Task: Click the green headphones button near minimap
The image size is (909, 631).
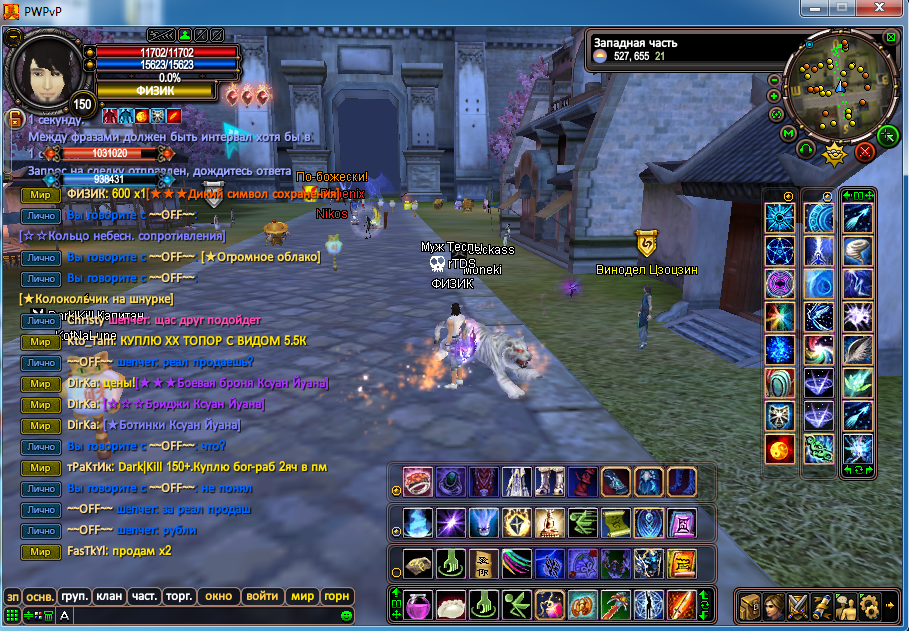Action: pyautogui.click(x=805, y=149)
